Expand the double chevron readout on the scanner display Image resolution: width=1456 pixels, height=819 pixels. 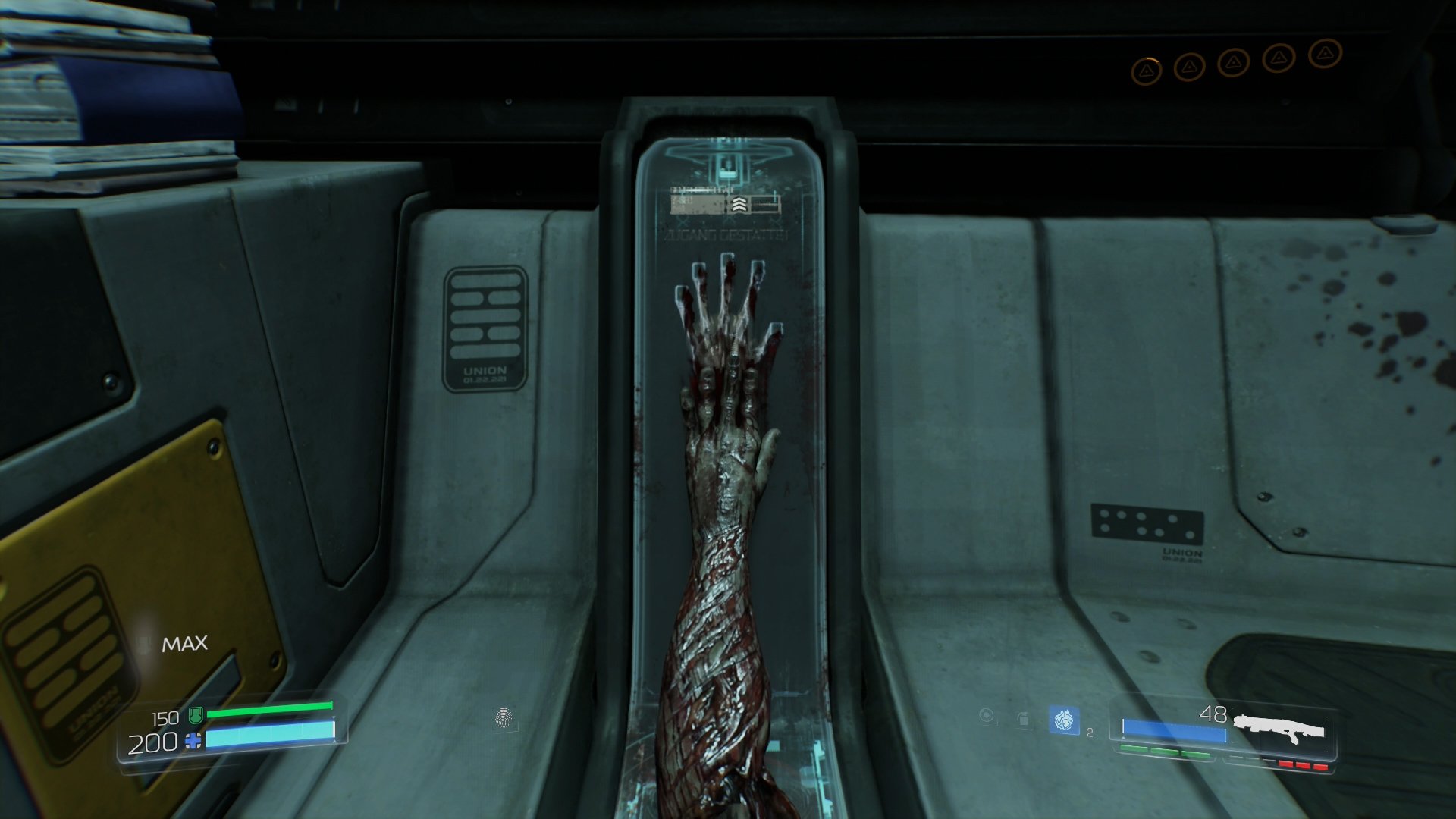click(739, 204)
